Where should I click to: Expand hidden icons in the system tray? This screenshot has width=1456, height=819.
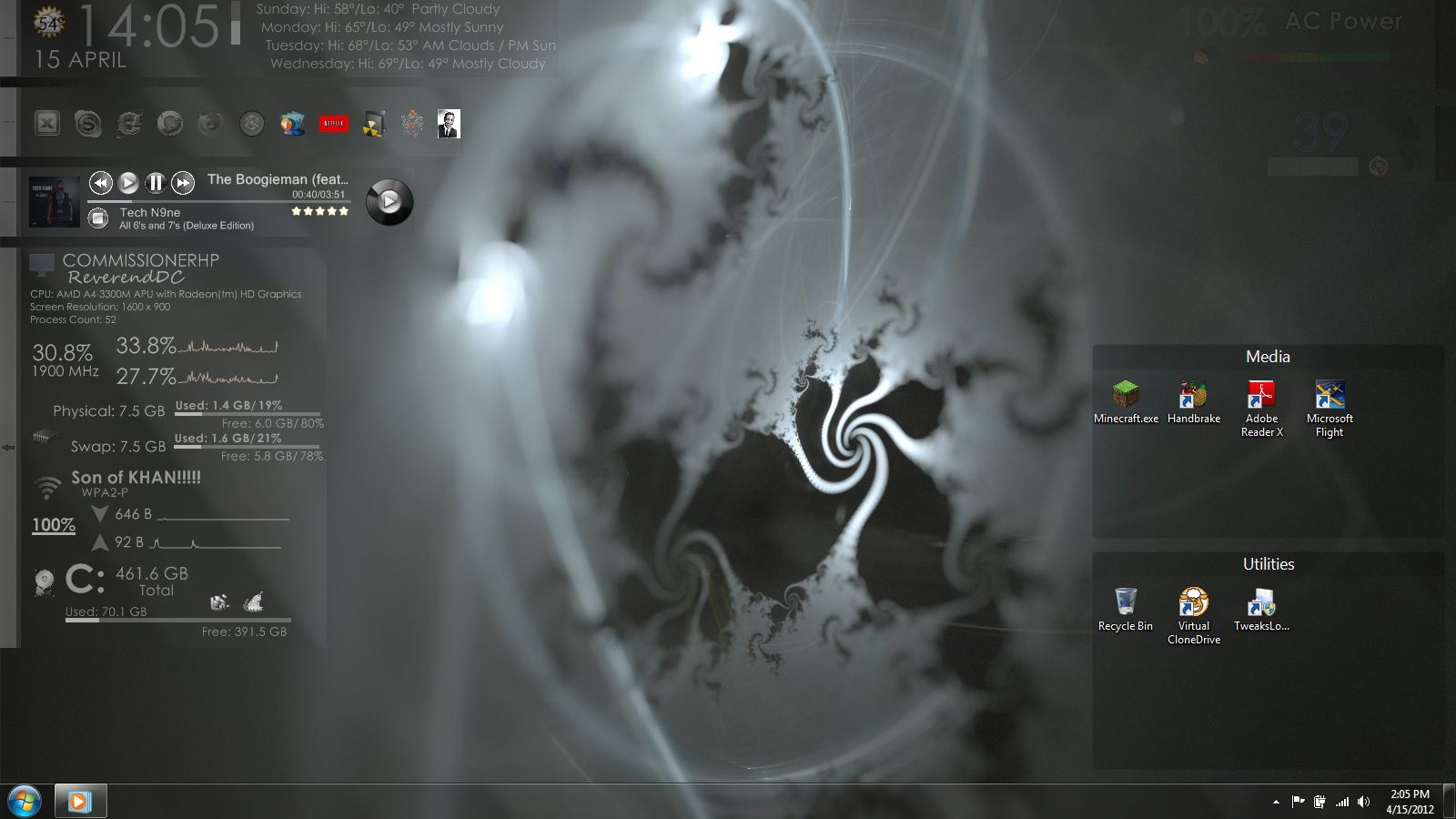[x=1276, y=803]
